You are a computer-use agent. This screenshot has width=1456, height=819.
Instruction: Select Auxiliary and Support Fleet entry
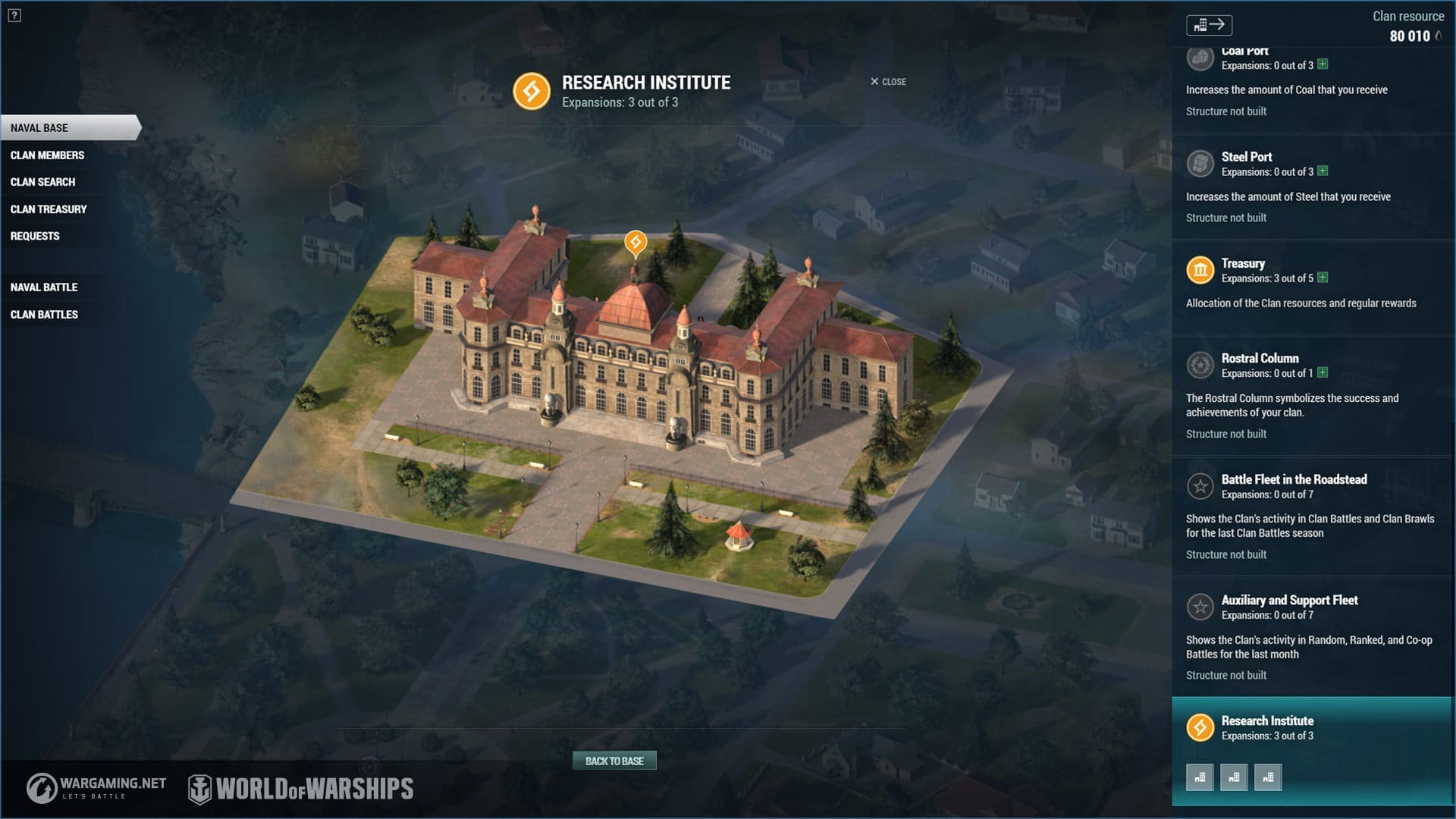coord(1289,601)
